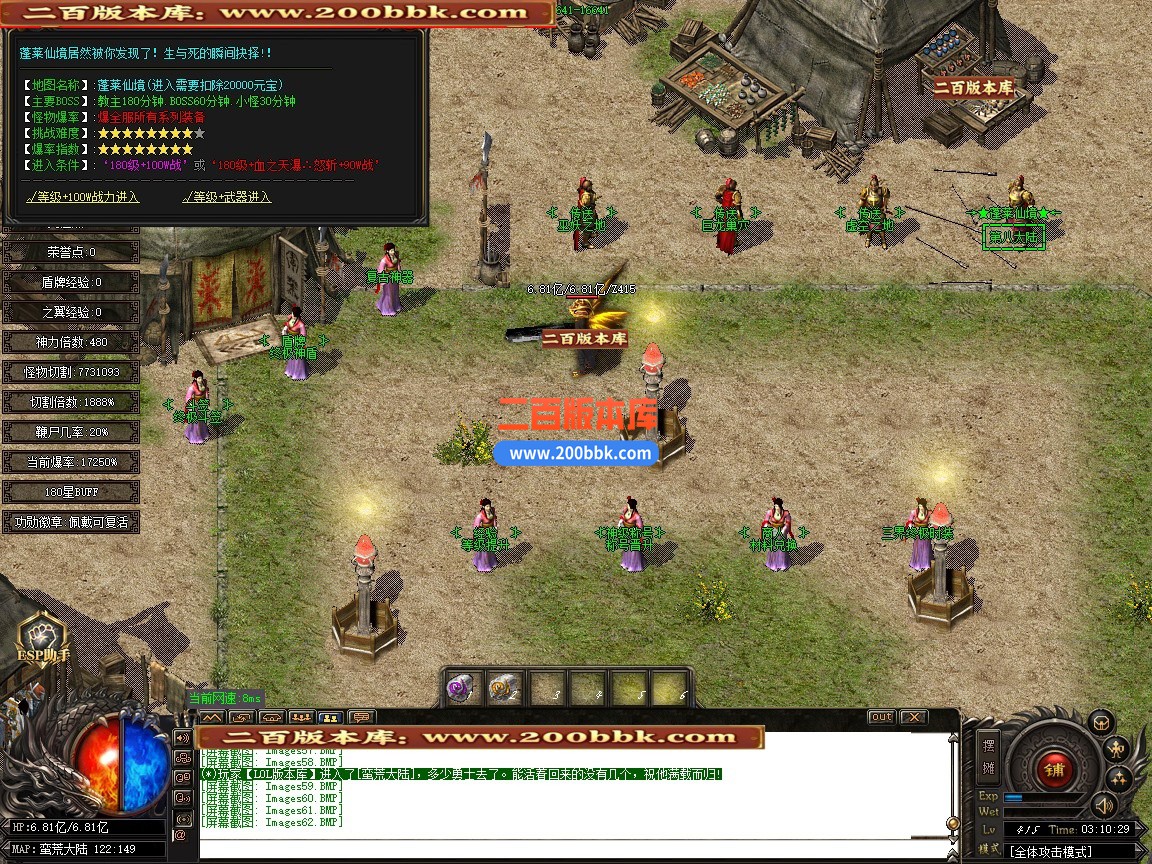Click the red 铺 shop orb
1152x864 pixels.
click(x=1053, y=769)
